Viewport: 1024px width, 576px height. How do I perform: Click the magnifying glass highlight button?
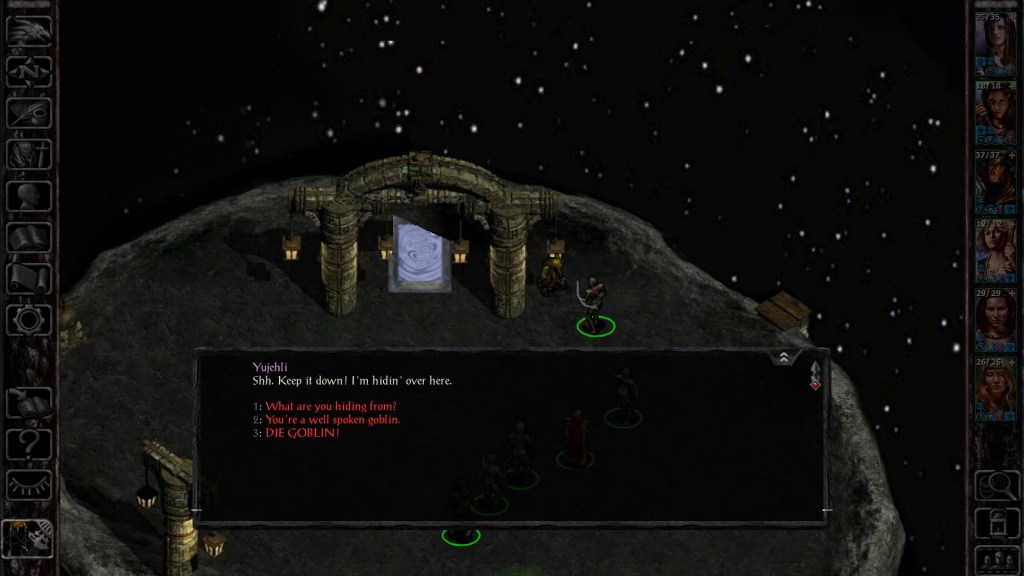coord(996,485)
